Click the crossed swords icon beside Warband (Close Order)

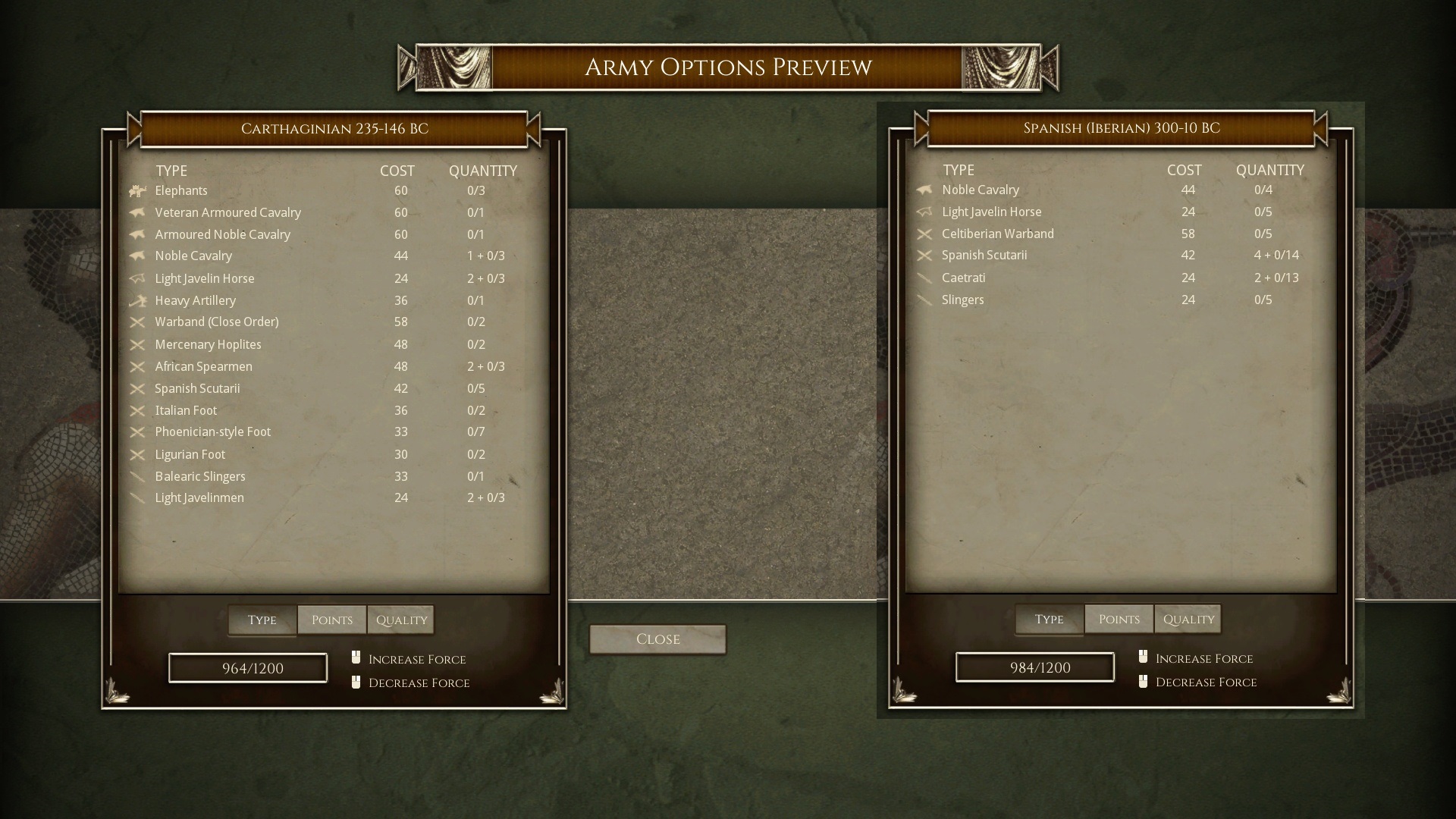pyautogui.click(x=140, y=322)
